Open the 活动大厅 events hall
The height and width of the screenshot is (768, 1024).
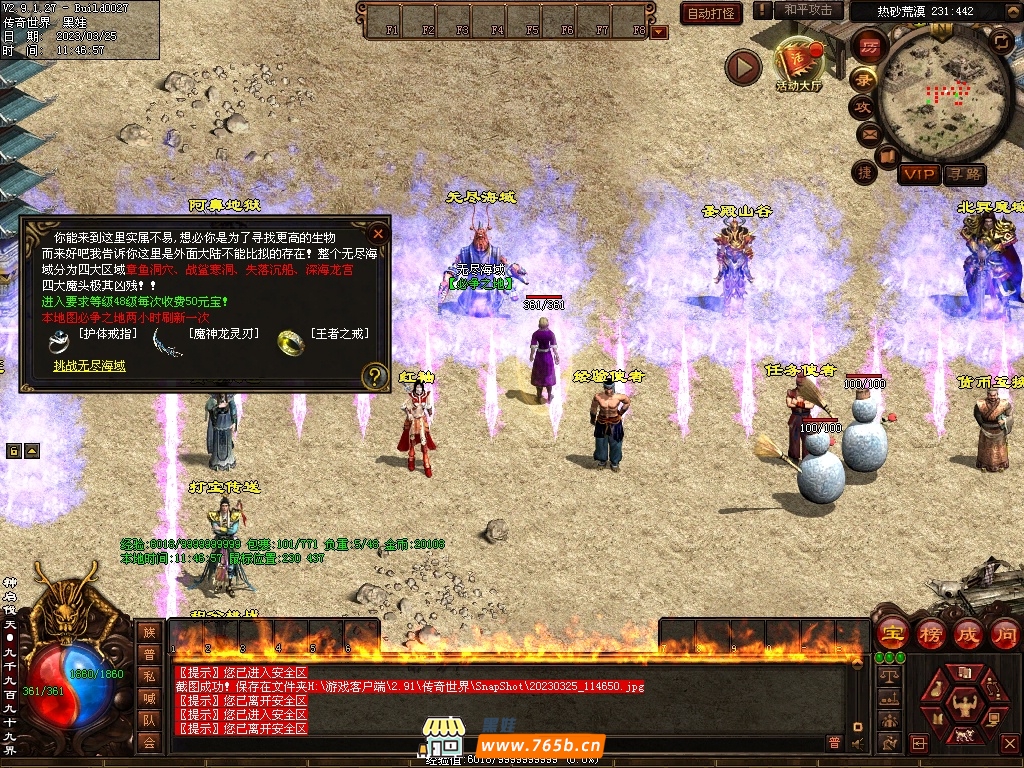(798, 64)
